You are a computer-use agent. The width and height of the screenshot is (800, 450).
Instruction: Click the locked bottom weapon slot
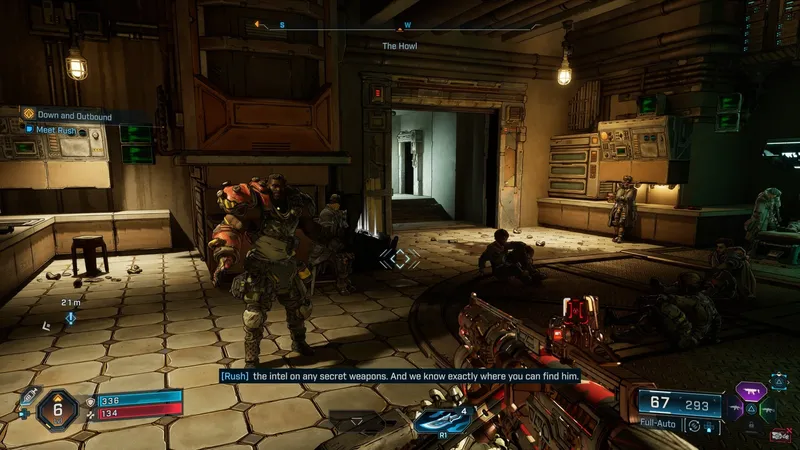click(x=750, y=425)
